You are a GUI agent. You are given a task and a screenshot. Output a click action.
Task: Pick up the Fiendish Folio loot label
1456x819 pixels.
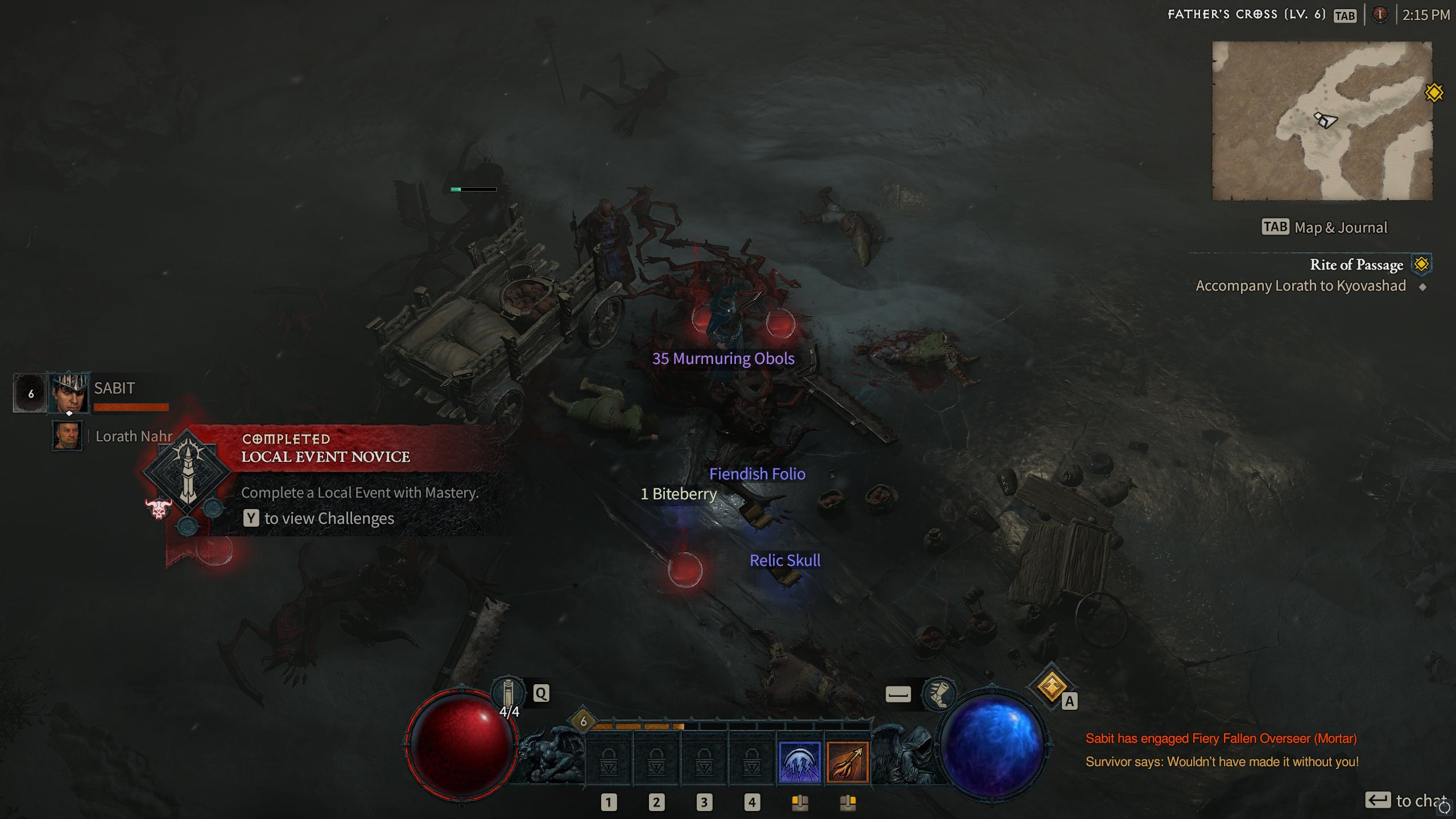click(757, 474)
